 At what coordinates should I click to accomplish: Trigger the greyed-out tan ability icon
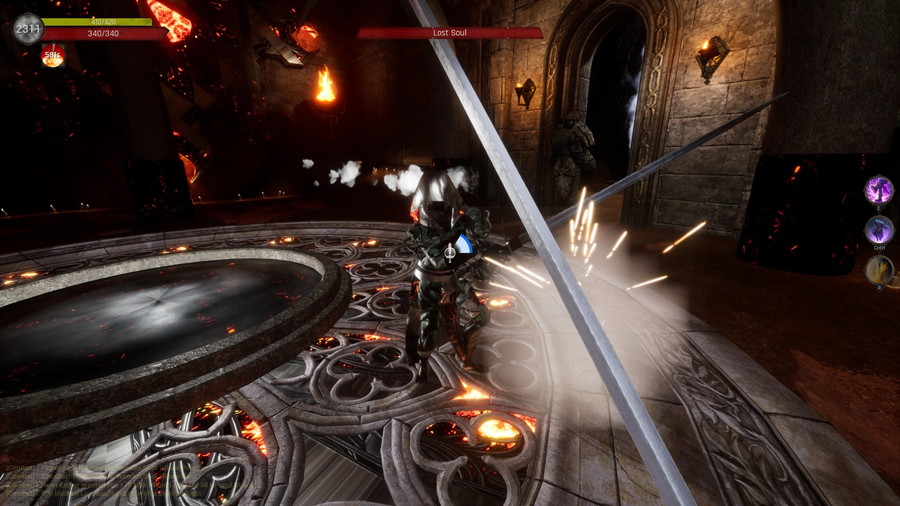coord(879,269)
